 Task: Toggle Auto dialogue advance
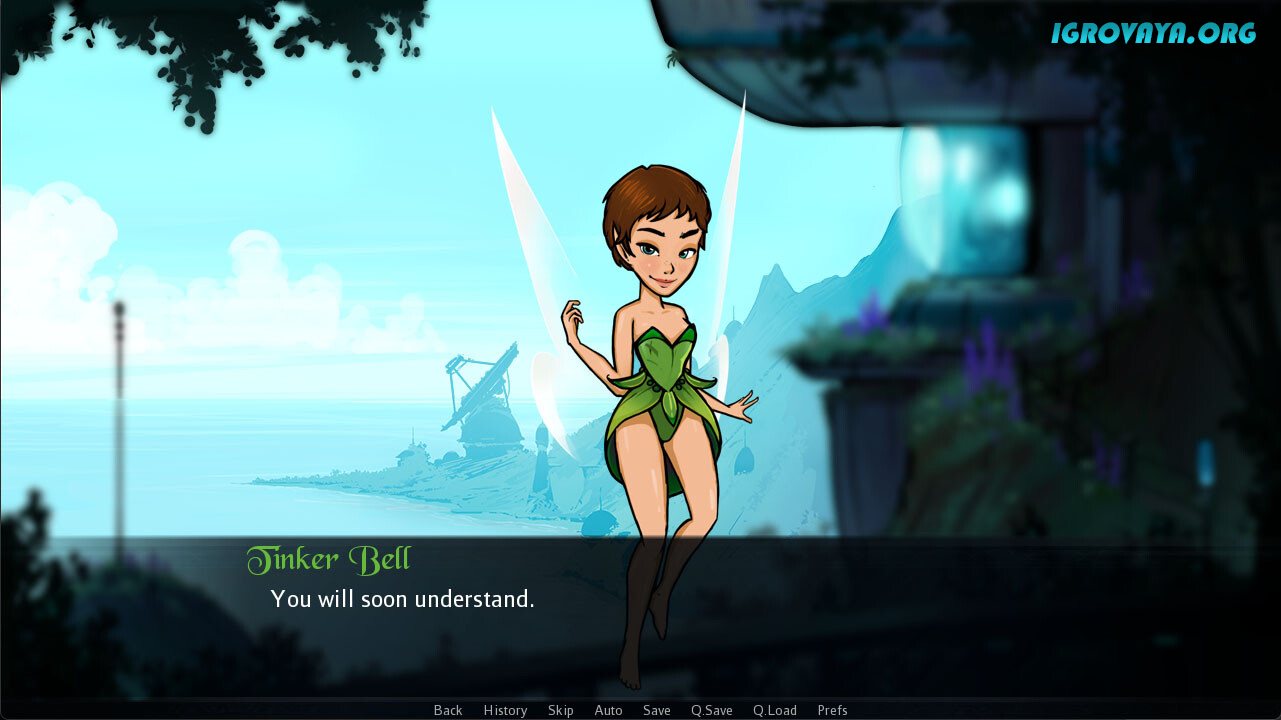608,710
